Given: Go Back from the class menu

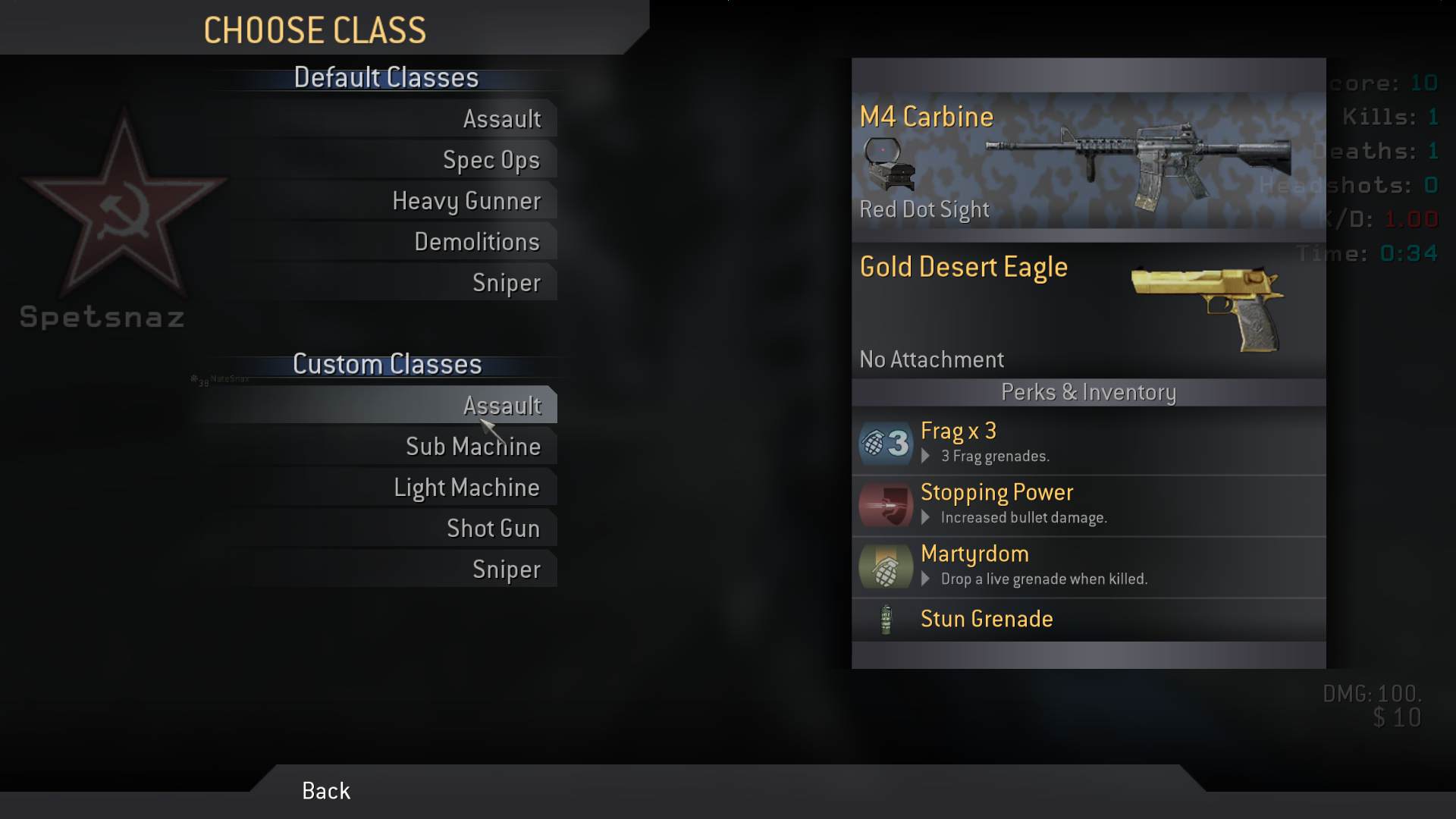Looking at the screenshot, I should (x=326, y=791).
